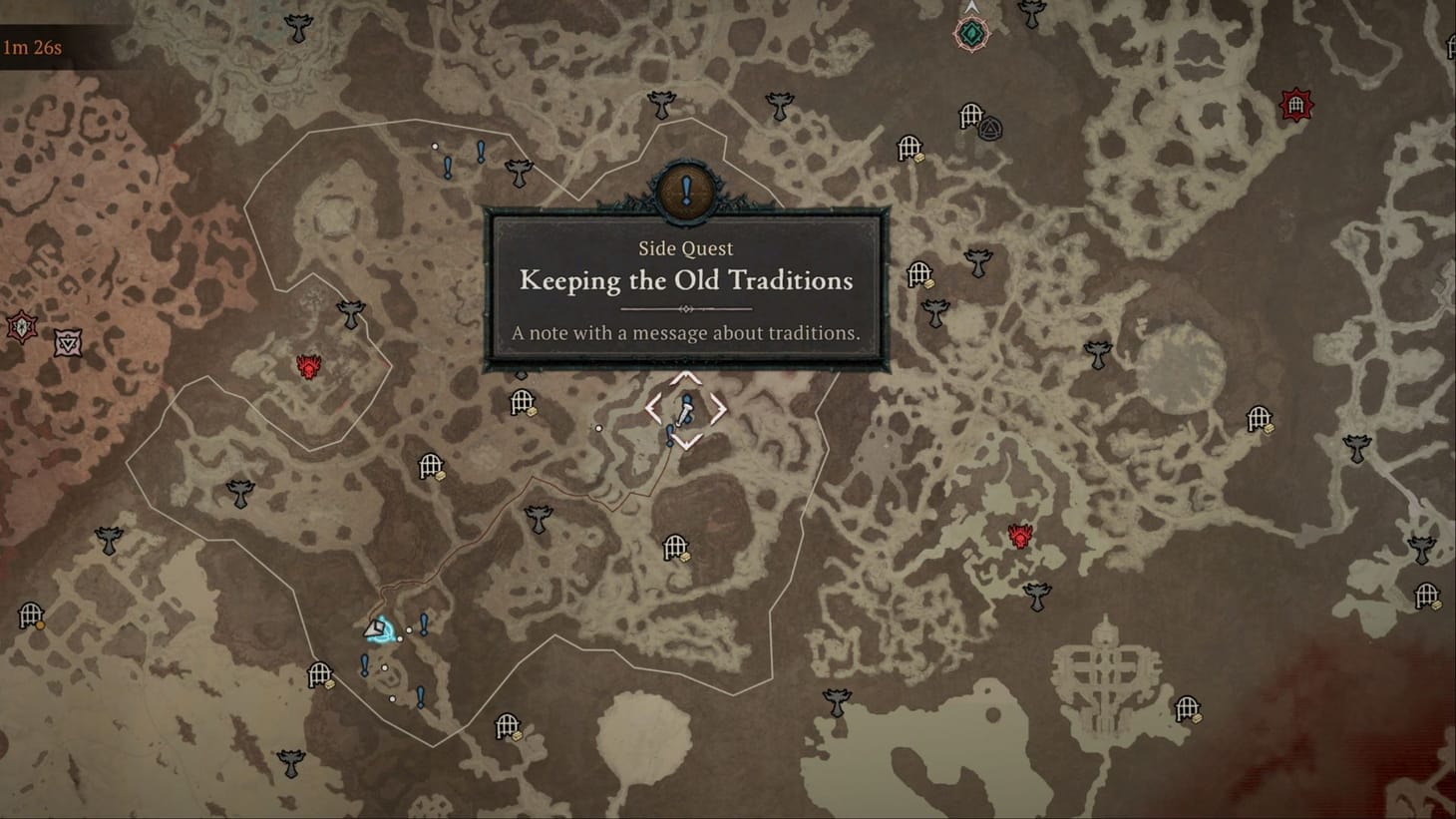Select the side quest marker above the tooltip
Viewport: 1456px width, 819px height.
(684, 191)
